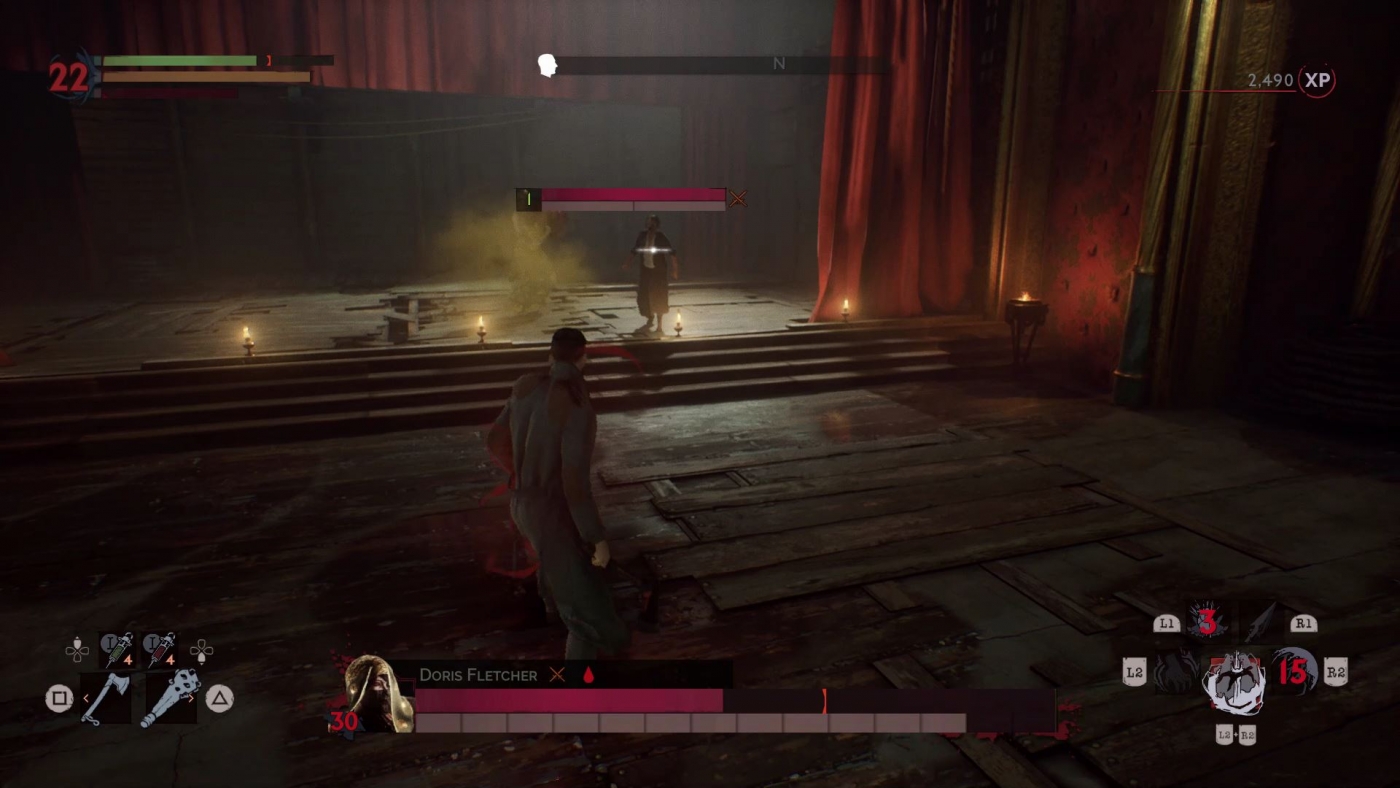The width and height of the screenshot is (1400, 788).
Task: Click the left d-pad cross icon
Action: point(76,648)
